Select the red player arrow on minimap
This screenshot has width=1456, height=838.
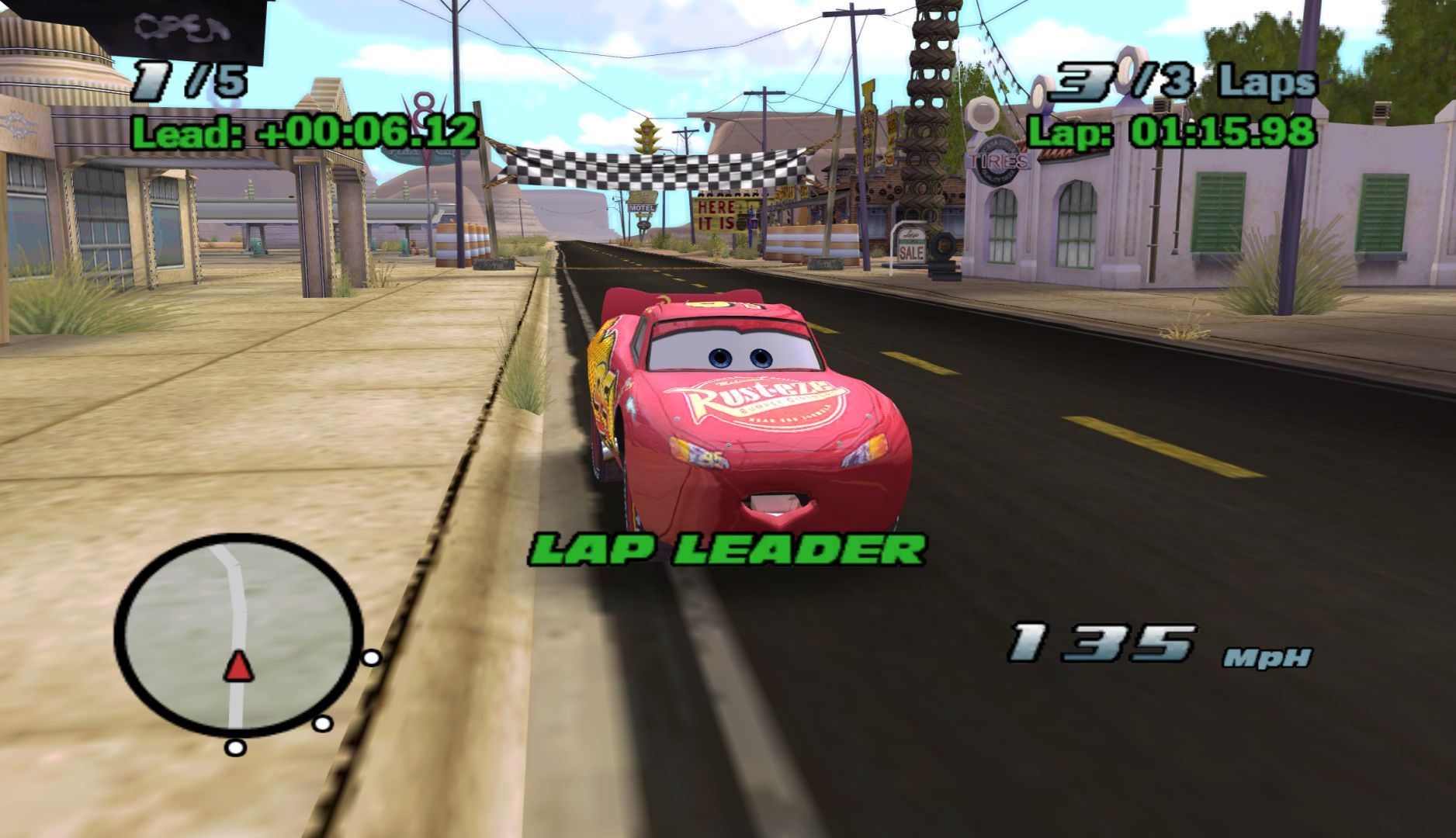238,667
